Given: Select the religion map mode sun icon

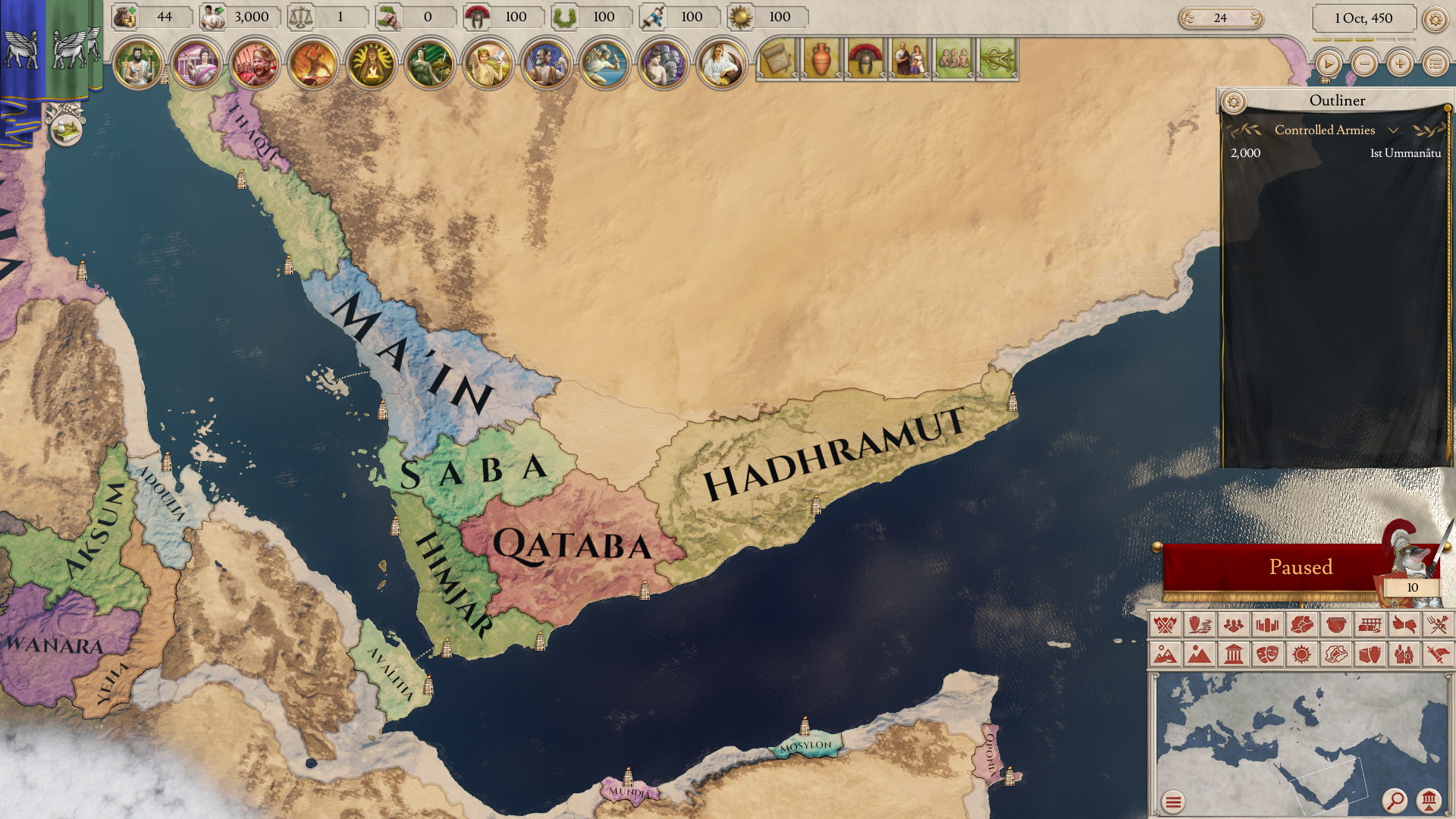Looking at the screenshot, I should 1301,653.
